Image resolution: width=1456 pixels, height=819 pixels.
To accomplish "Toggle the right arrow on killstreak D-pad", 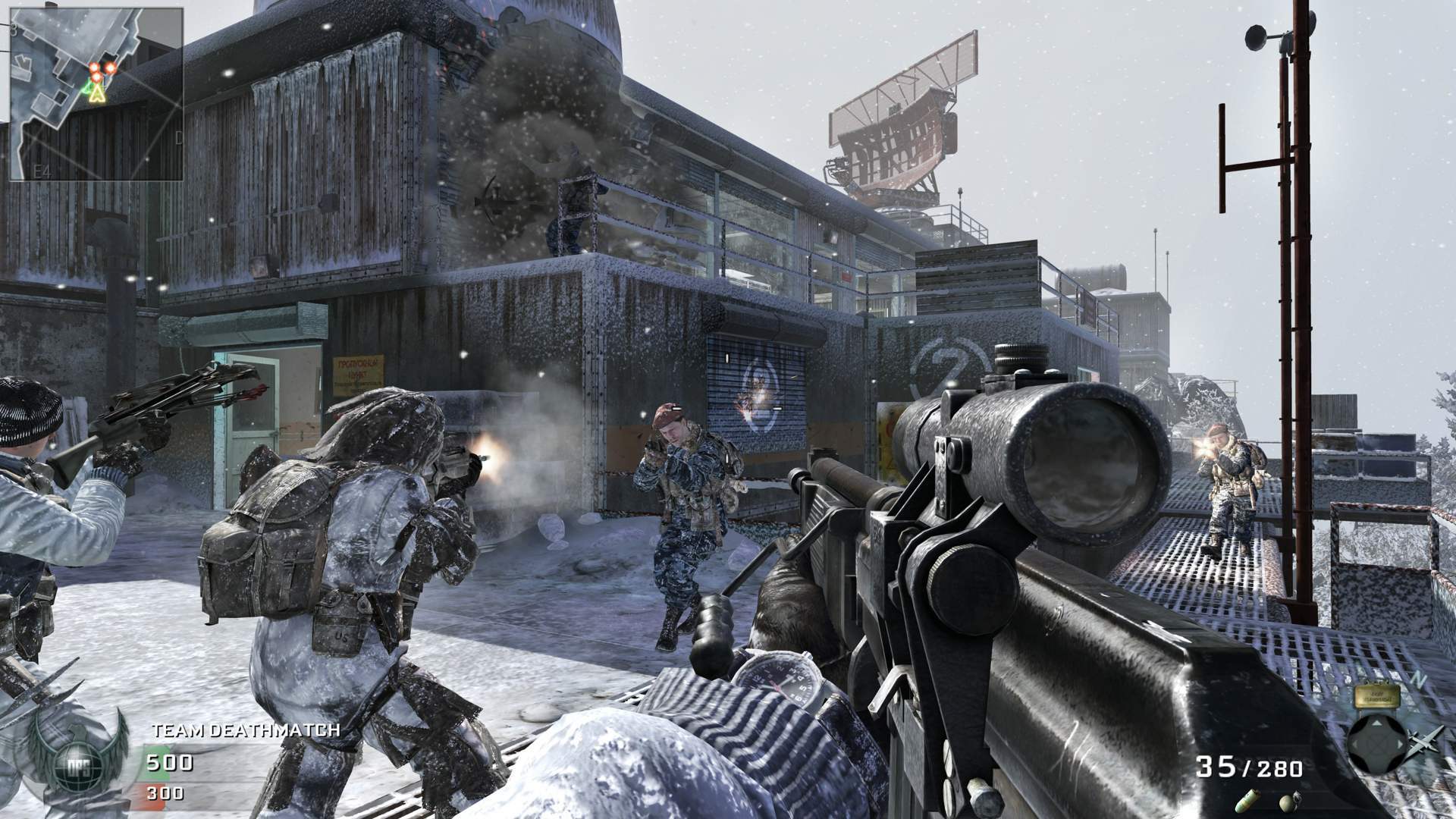I will click(1399, 744).
